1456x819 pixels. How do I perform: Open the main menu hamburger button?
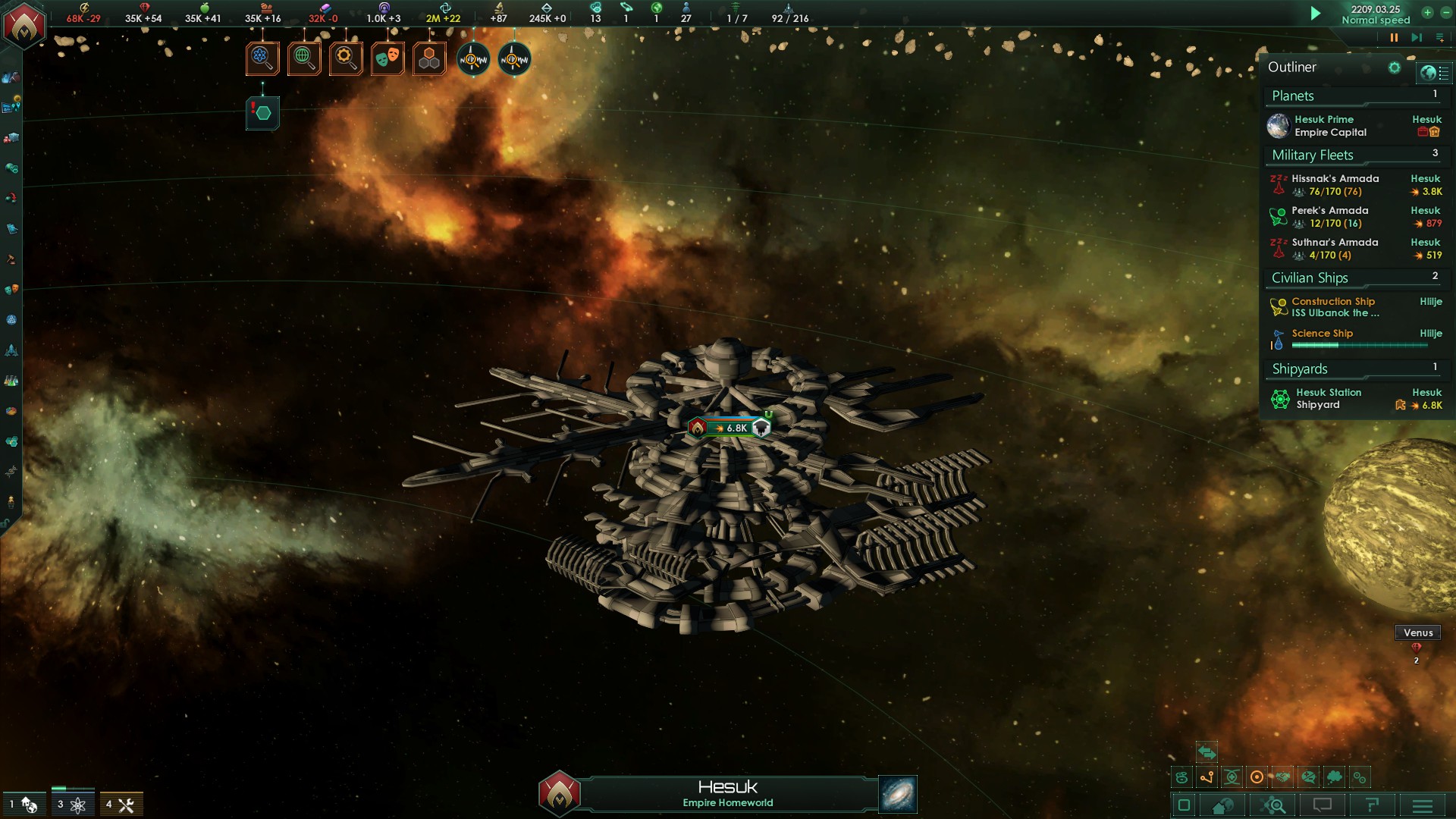coord(1423,805)
